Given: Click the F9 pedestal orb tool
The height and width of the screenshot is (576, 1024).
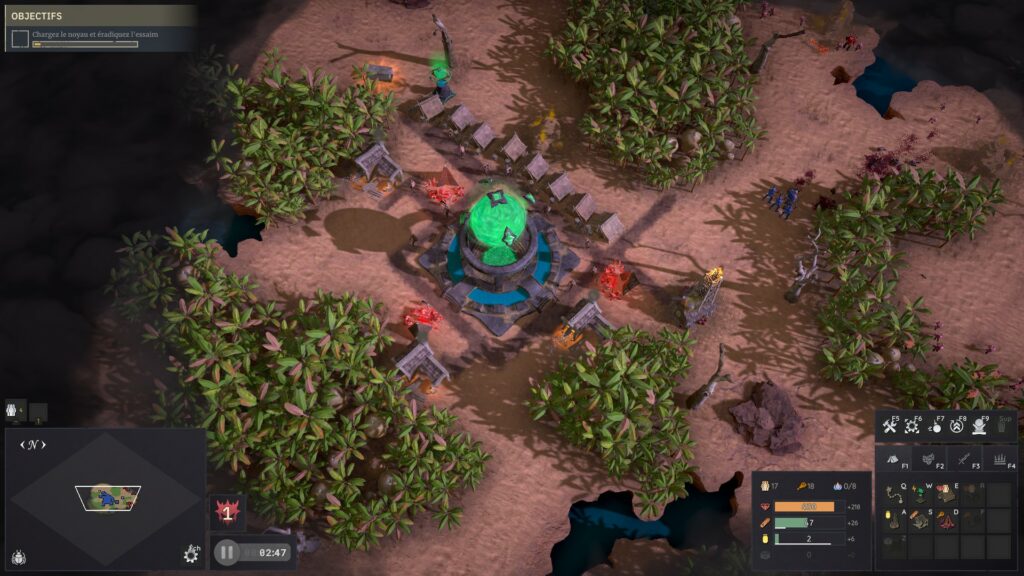Looking at the screenshot, I should tap(980, 427).
